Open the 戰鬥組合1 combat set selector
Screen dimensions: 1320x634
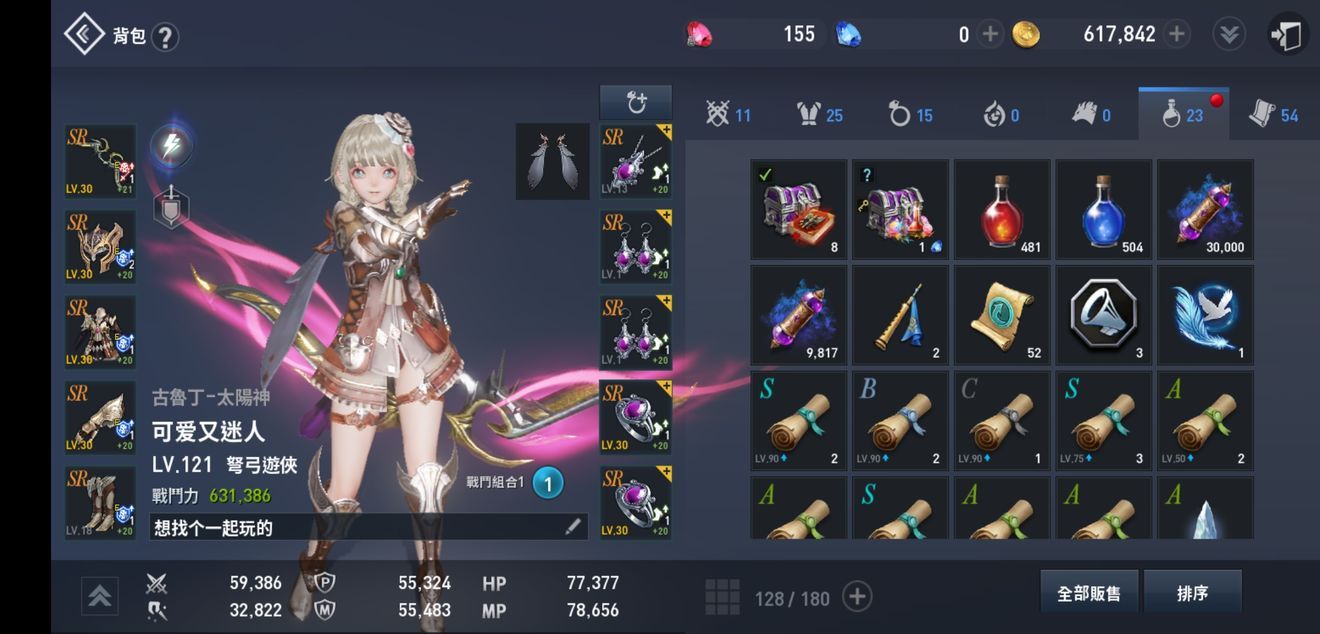pyautogui.click(x=547, y=483)
